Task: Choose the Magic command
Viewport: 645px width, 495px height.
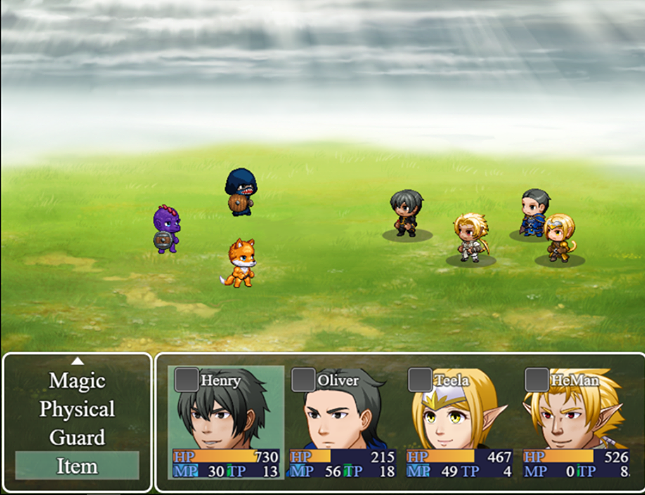Action: [77, 381]
